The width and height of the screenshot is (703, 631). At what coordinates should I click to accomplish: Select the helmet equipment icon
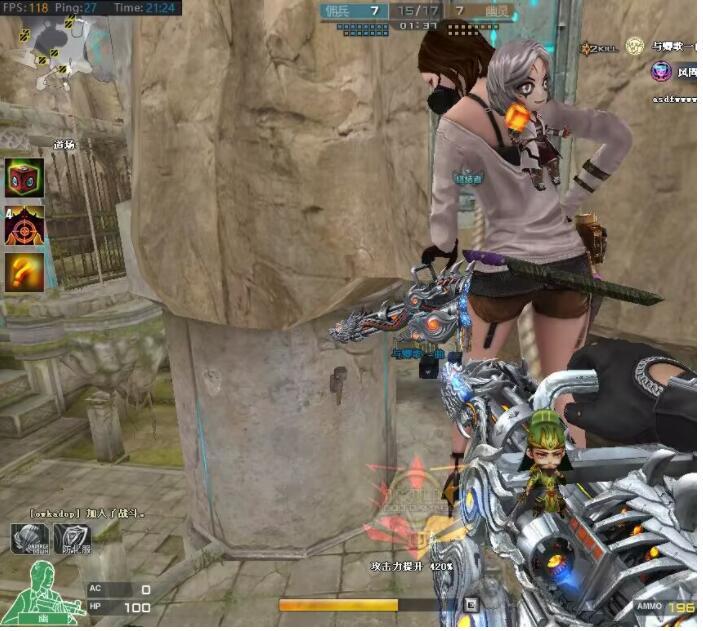29,538
